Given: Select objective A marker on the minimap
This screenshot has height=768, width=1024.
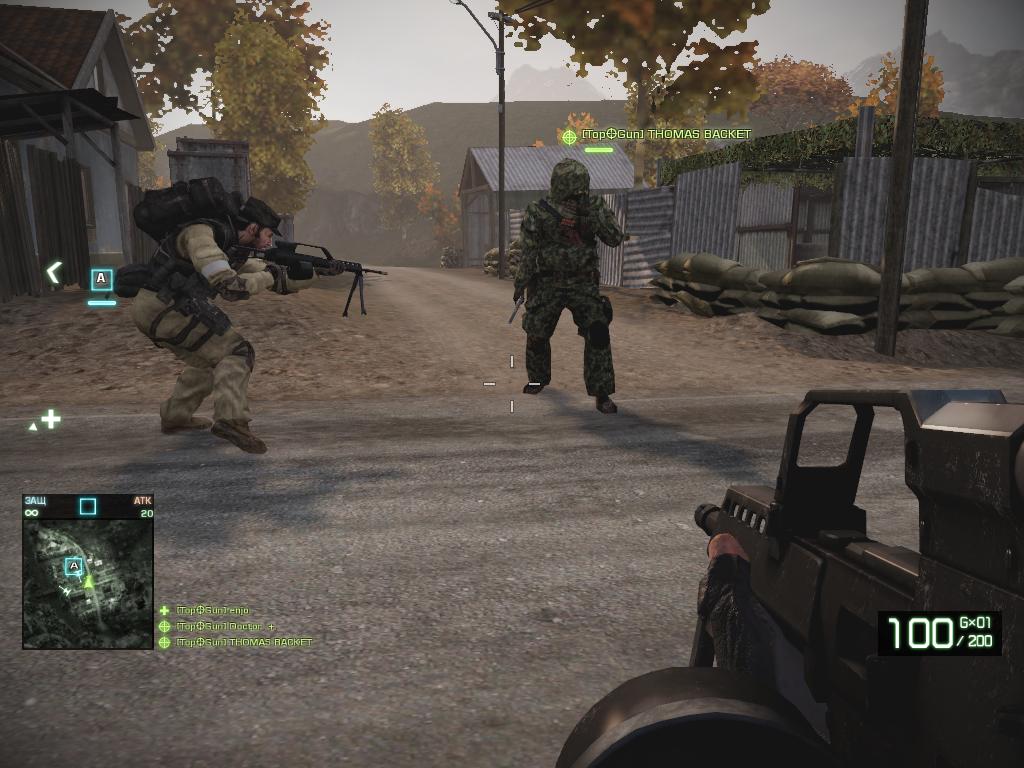Looking at the screenshot, I should [x=73, y=567].
